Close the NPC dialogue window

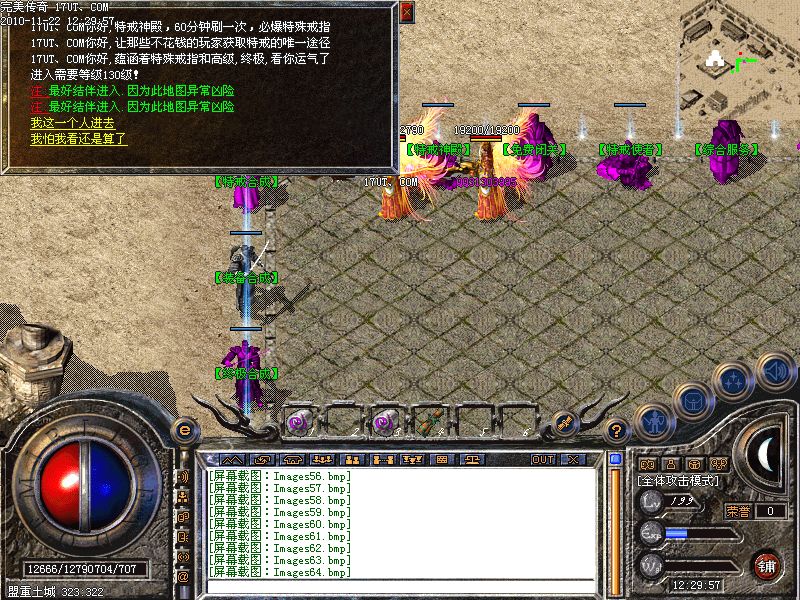[x=406, y=12]
